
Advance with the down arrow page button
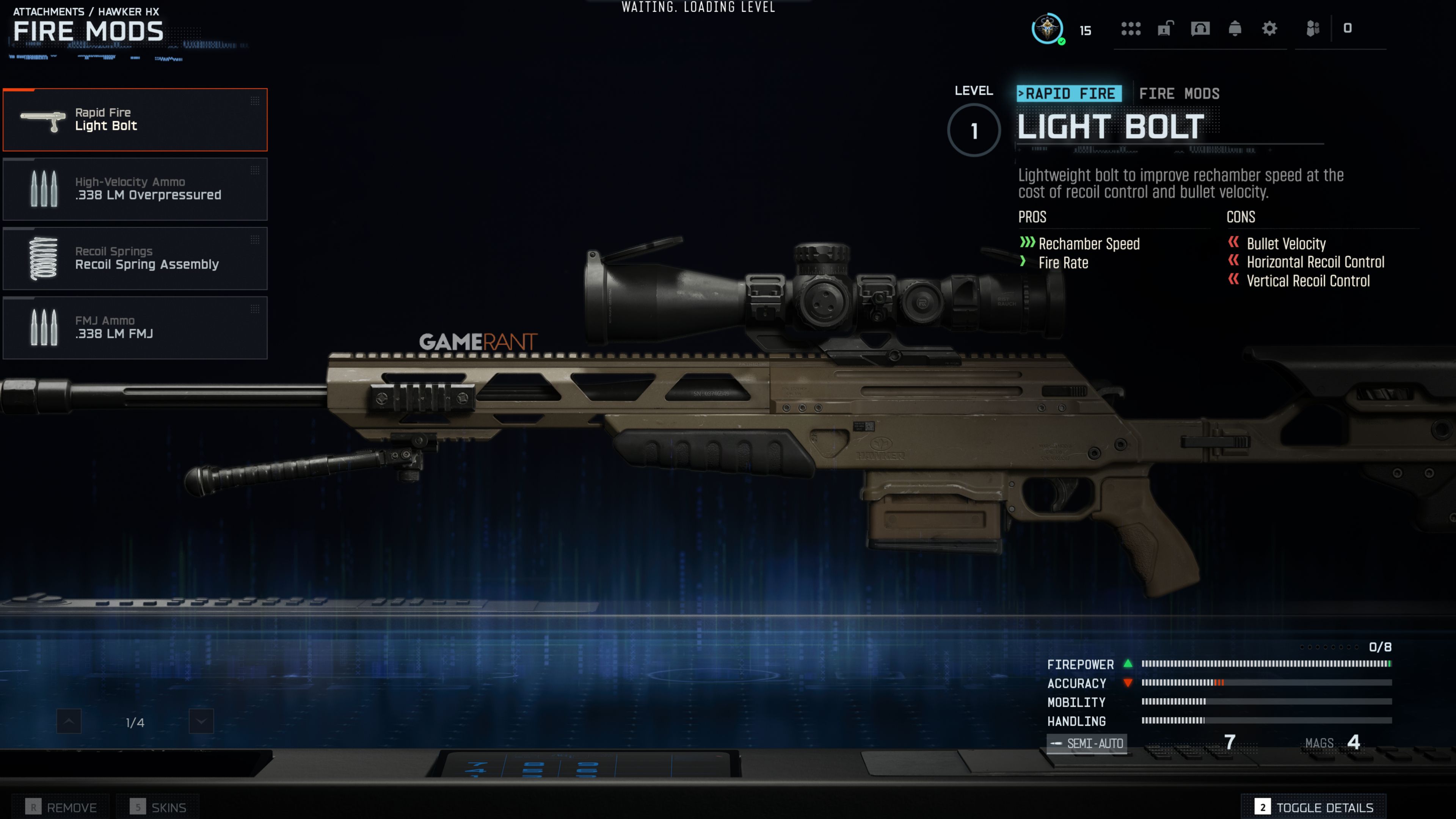pyautogui.click(x=201, y=721)
